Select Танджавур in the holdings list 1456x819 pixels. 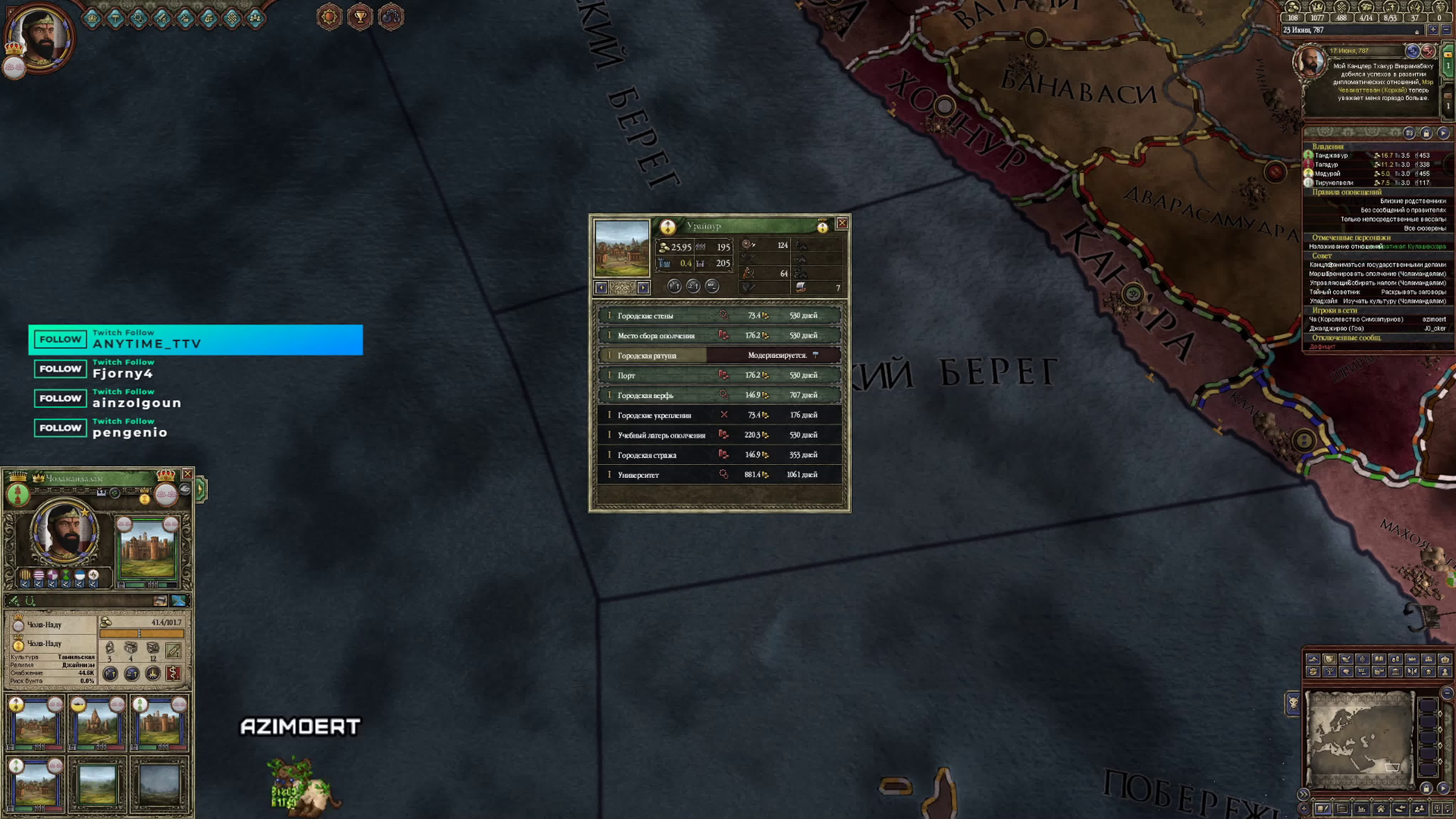click(x=1332, y=155)
